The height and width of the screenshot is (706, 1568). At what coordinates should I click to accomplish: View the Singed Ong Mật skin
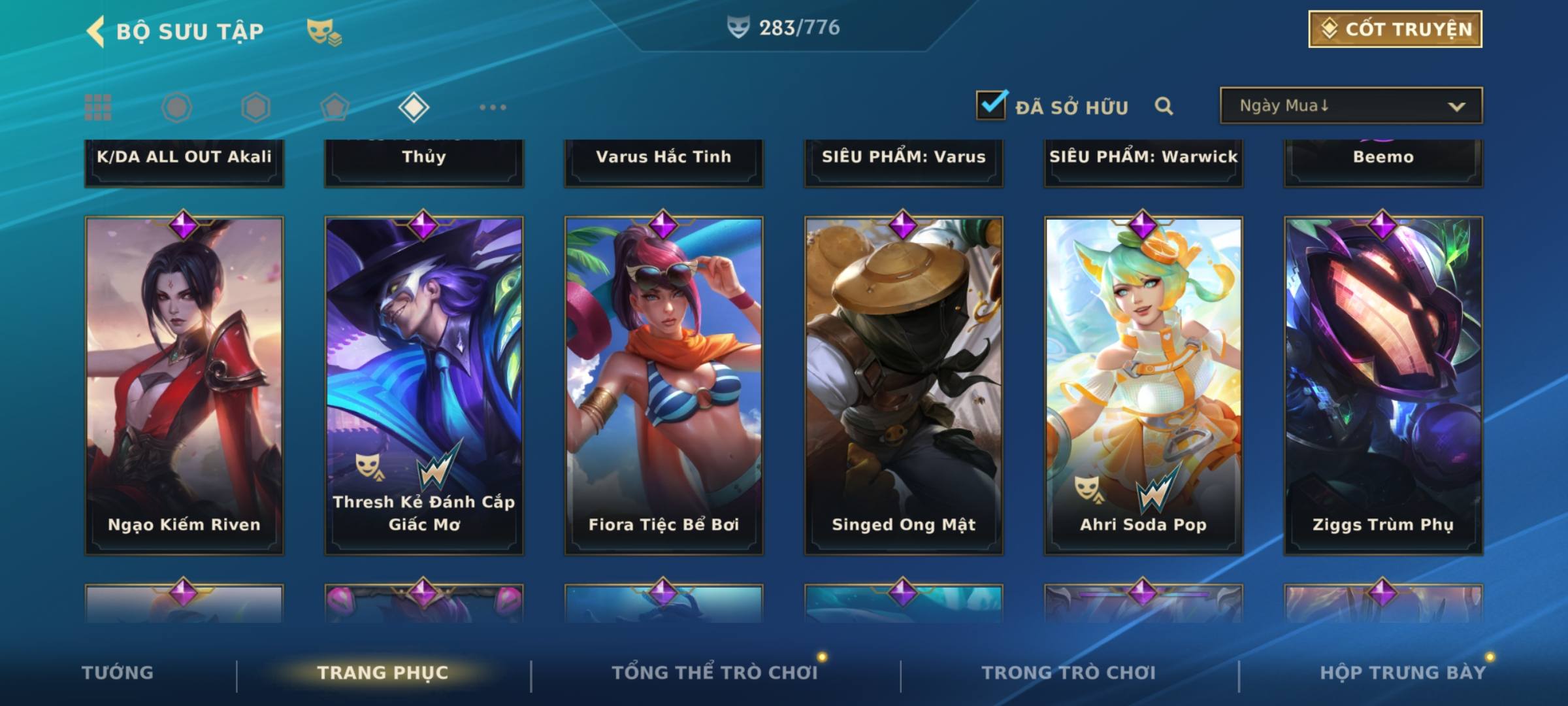point(904,386)
